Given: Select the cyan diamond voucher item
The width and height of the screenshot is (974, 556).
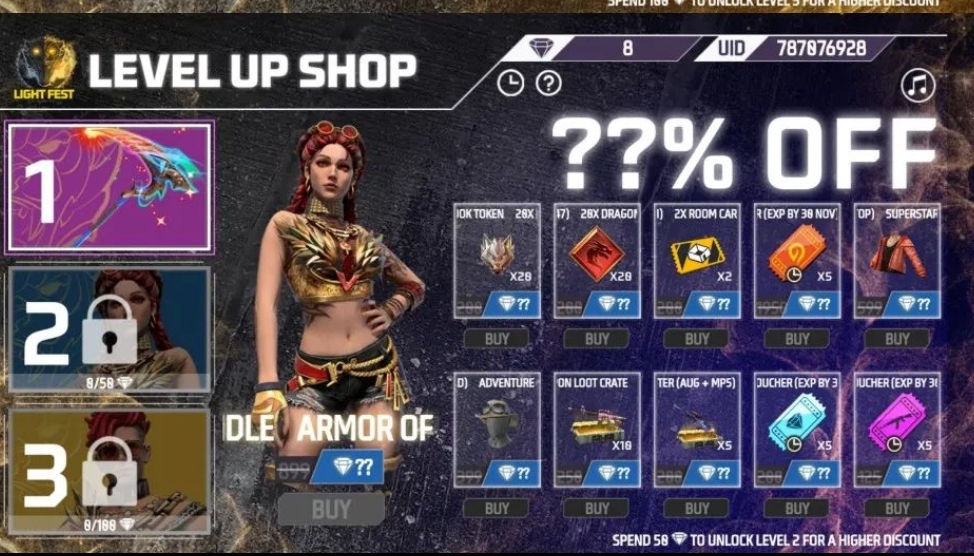Looking at the screenshot, I should (797, 427).
